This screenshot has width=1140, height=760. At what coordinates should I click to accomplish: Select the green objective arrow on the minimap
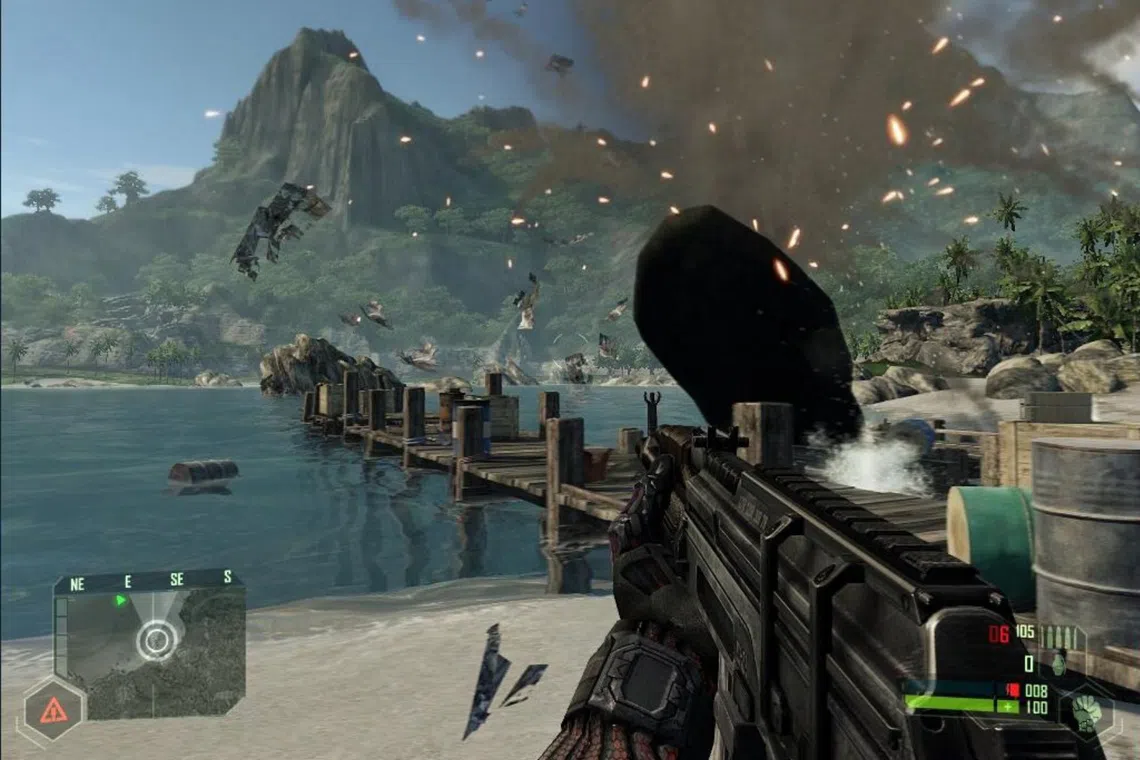click(x=121, y=600)
